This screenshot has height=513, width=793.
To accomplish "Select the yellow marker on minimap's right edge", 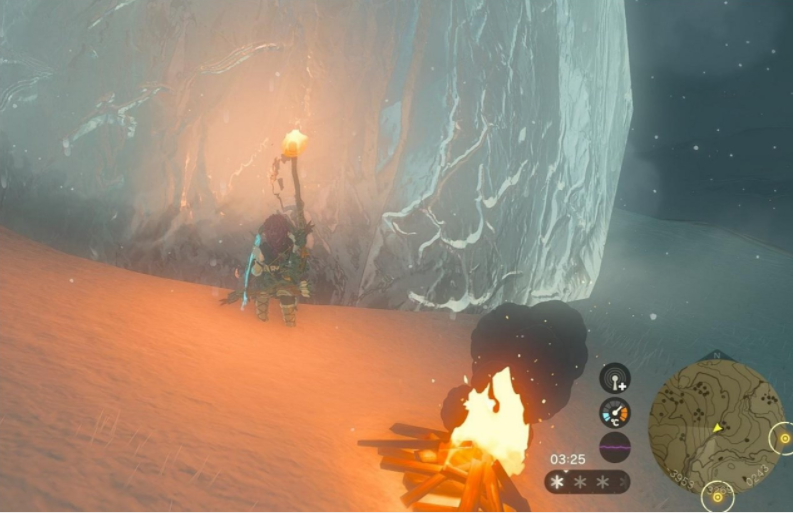I will point(783,438).
